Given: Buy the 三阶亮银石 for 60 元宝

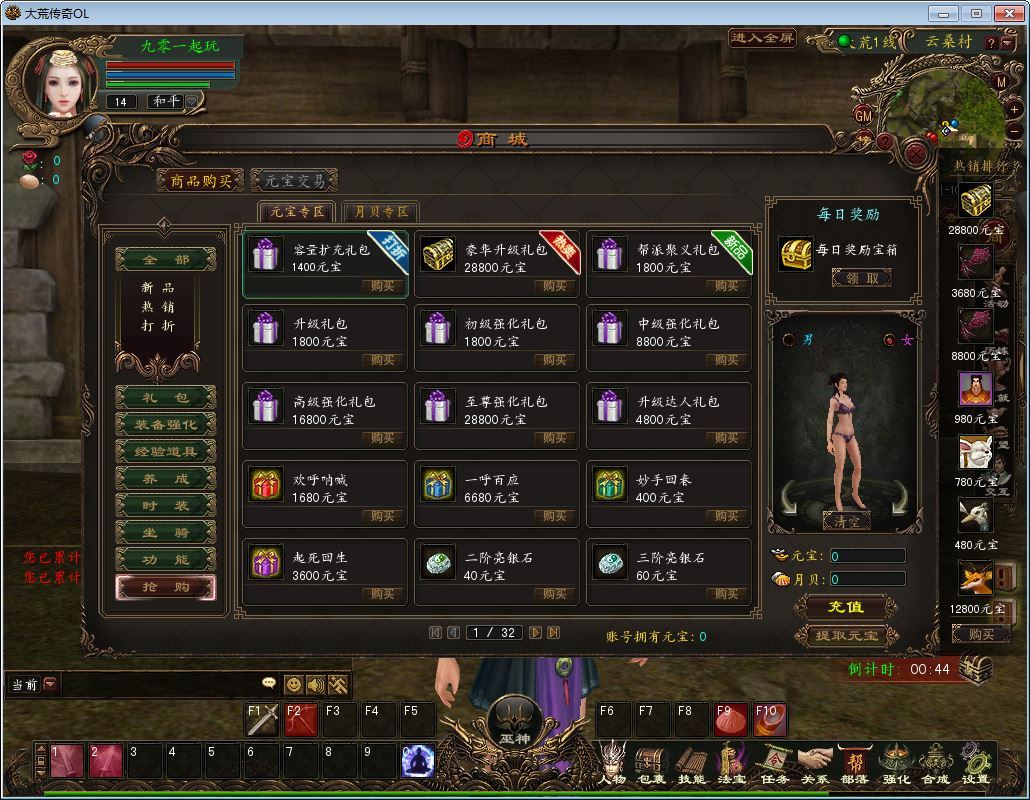Looking at the screenshot, I should [726, 594].
